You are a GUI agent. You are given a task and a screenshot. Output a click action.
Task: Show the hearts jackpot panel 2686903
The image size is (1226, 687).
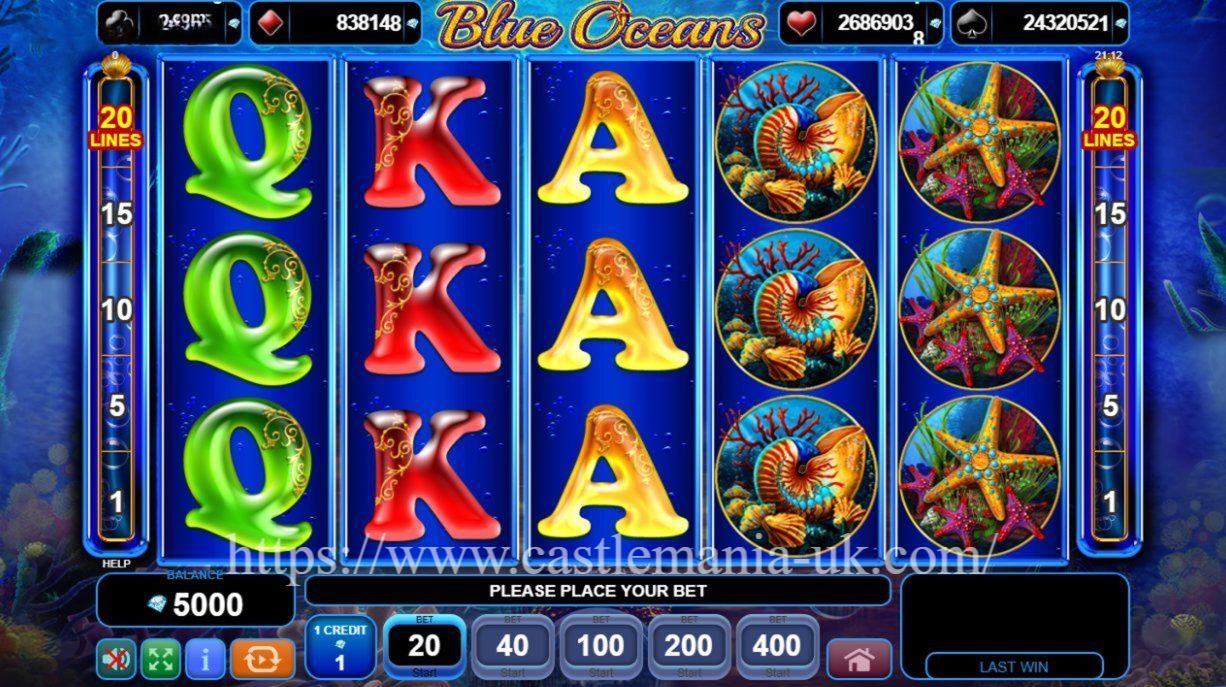pyautogui.click(x=862, y=23)
